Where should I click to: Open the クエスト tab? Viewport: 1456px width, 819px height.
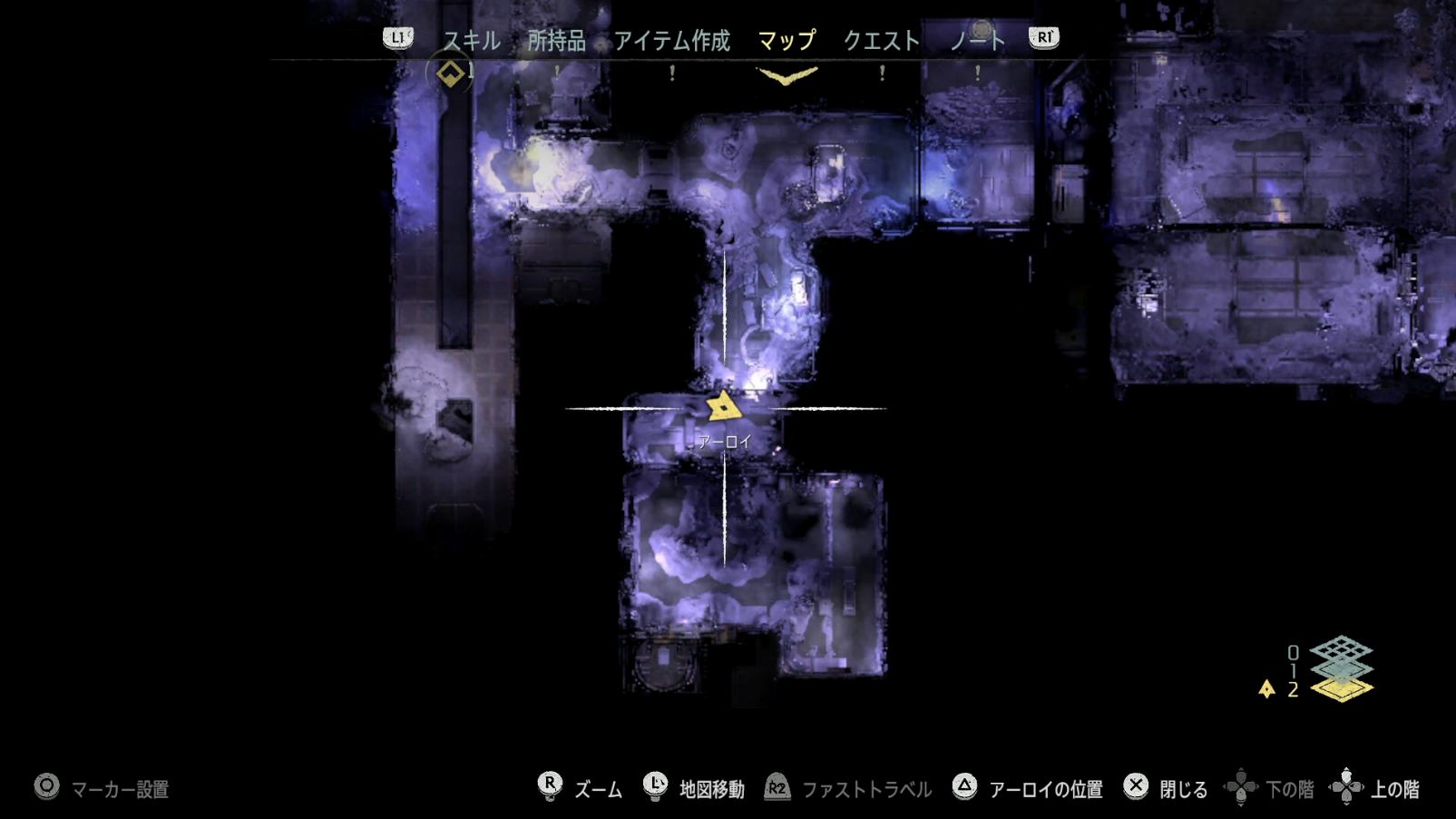(883, 40)
